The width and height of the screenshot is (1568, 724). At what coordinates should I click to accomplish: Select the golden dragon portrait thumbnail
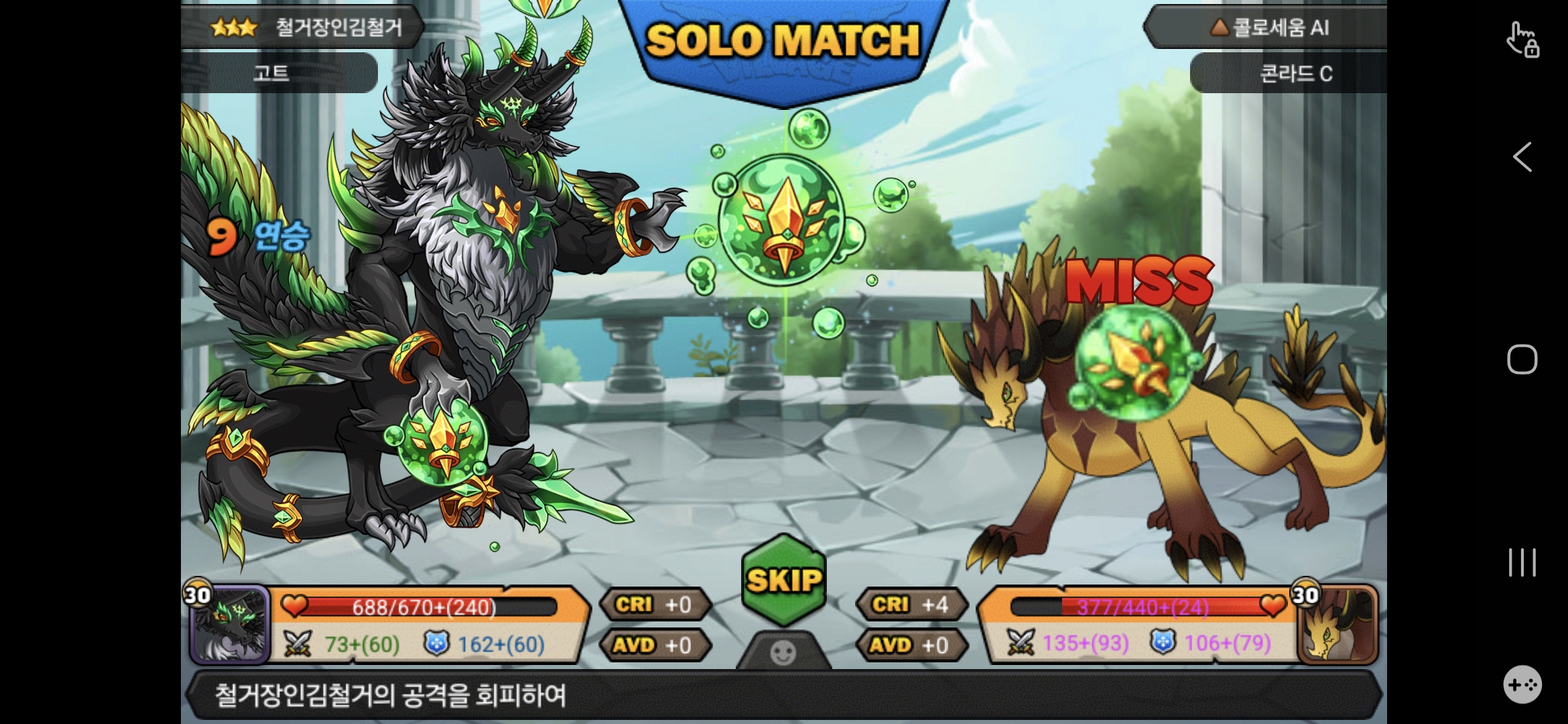[x=1337, y=624]
